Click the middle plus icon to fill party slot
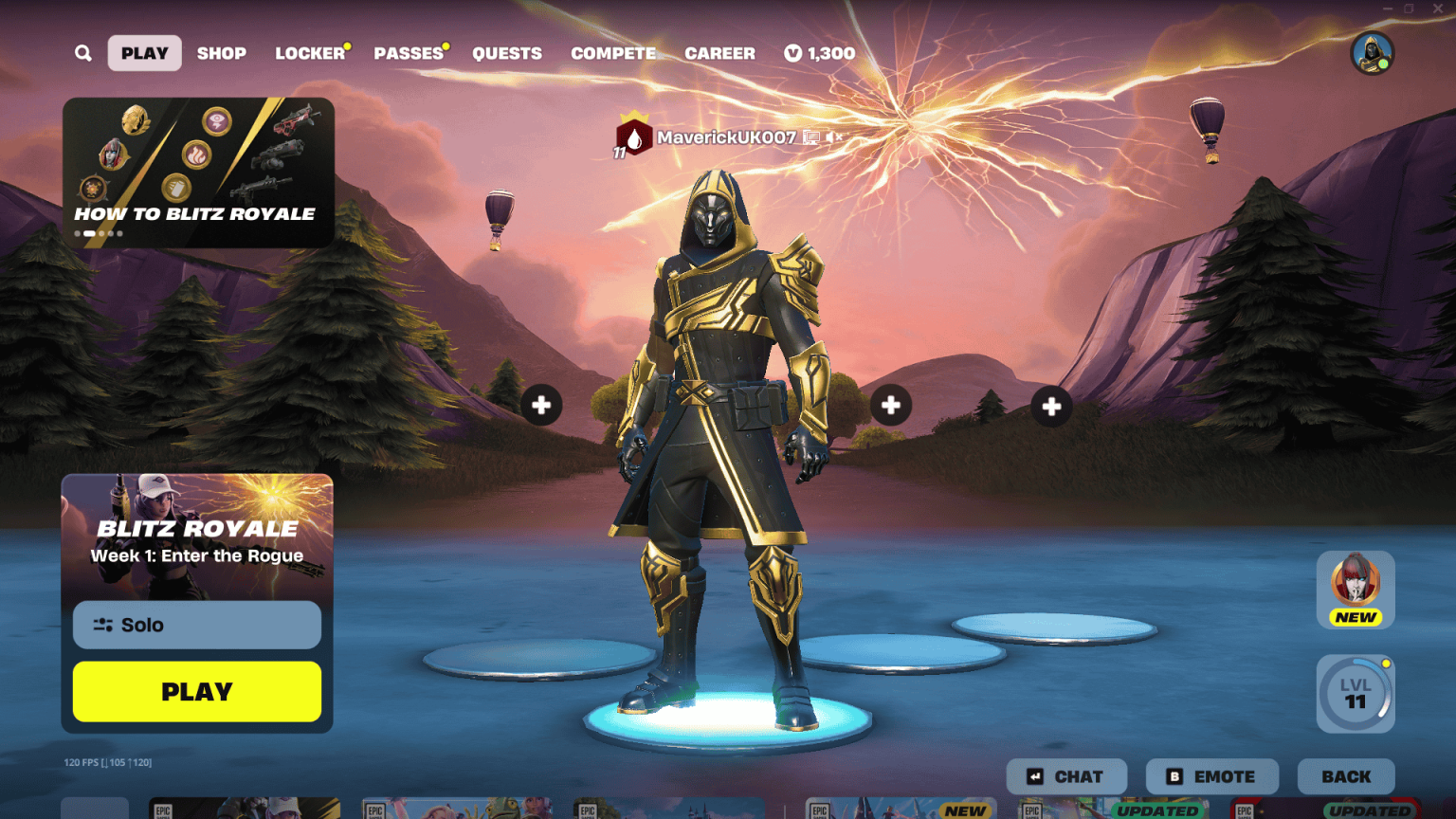This screenshot has width=1456, height=819. click(x=889, y=404)
